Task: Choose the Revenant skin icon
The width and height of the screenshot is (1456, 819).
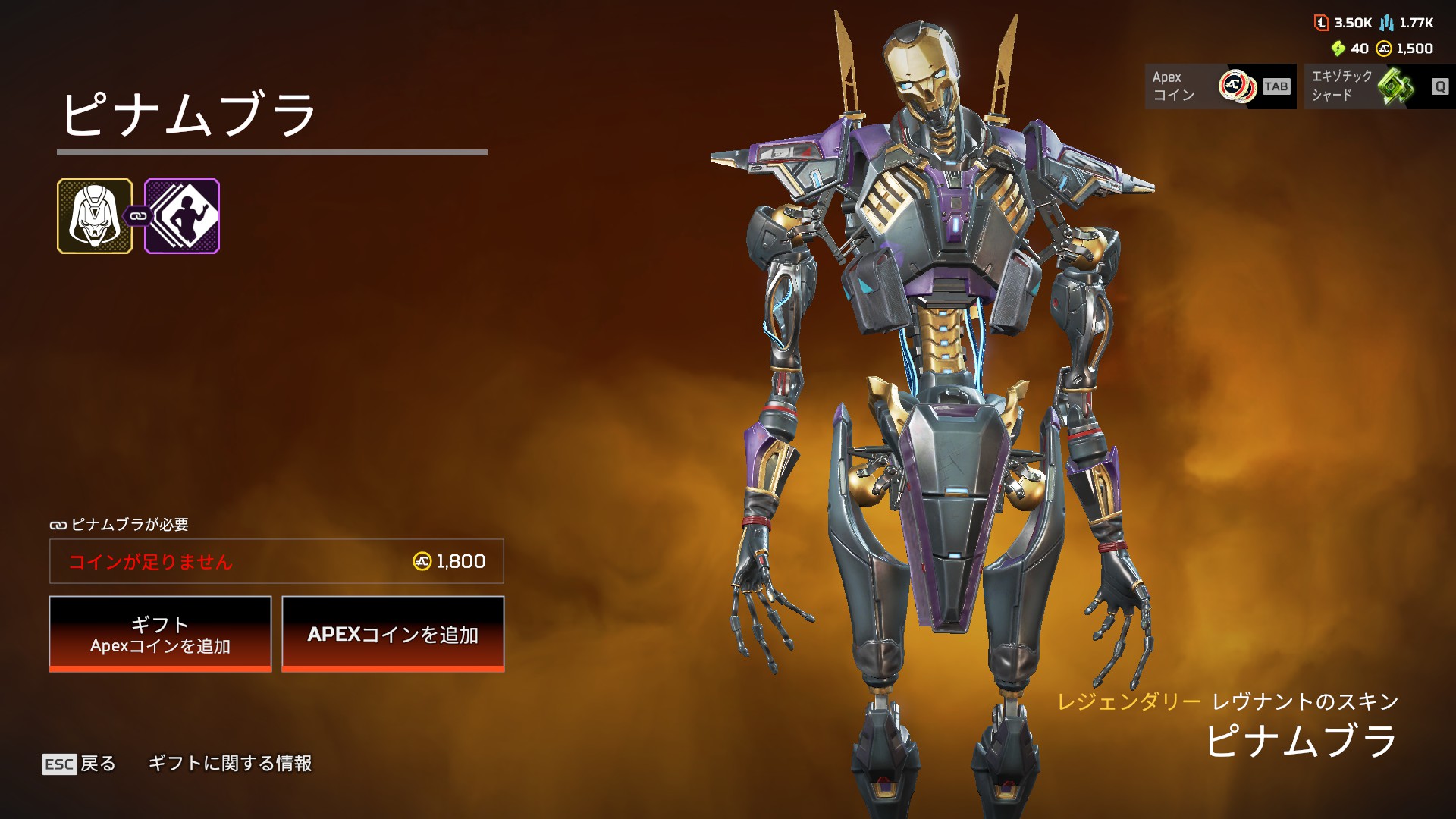Action: coord(95,216)
